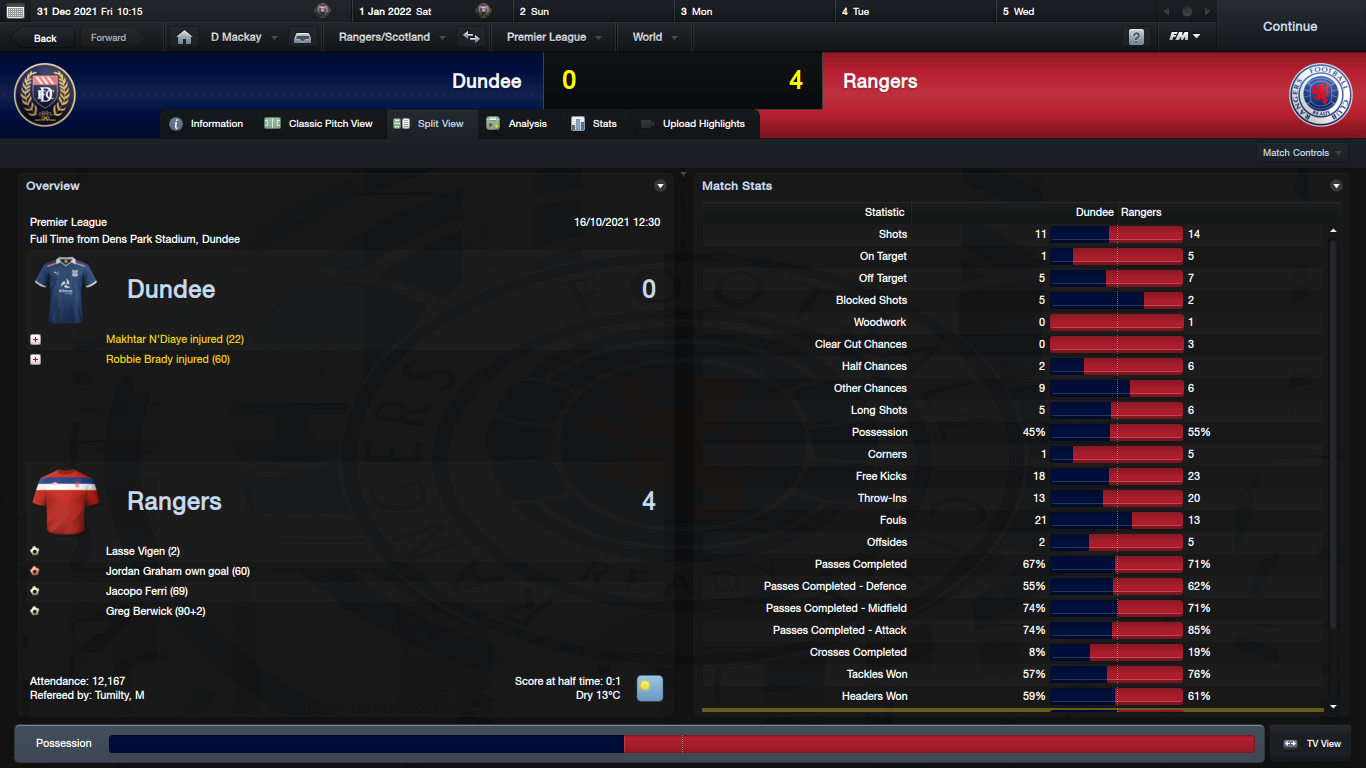Viewport: 1366px width, 768px height.
Task: Select the Split View tab
Action: (430, 124)
